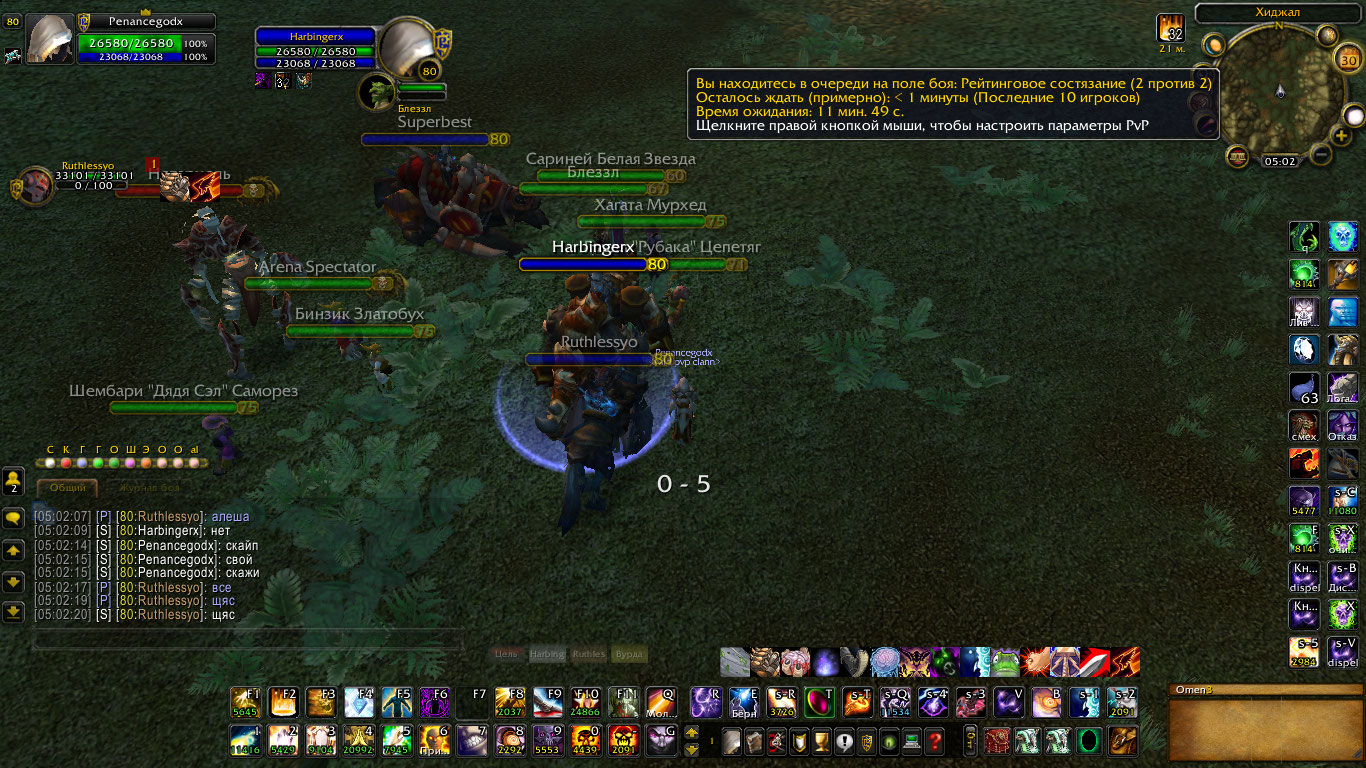Click the minimap zoom-in plus button
This screenshot has height=768, width=1366.
pyautogui.click(x=1341, y=135)
